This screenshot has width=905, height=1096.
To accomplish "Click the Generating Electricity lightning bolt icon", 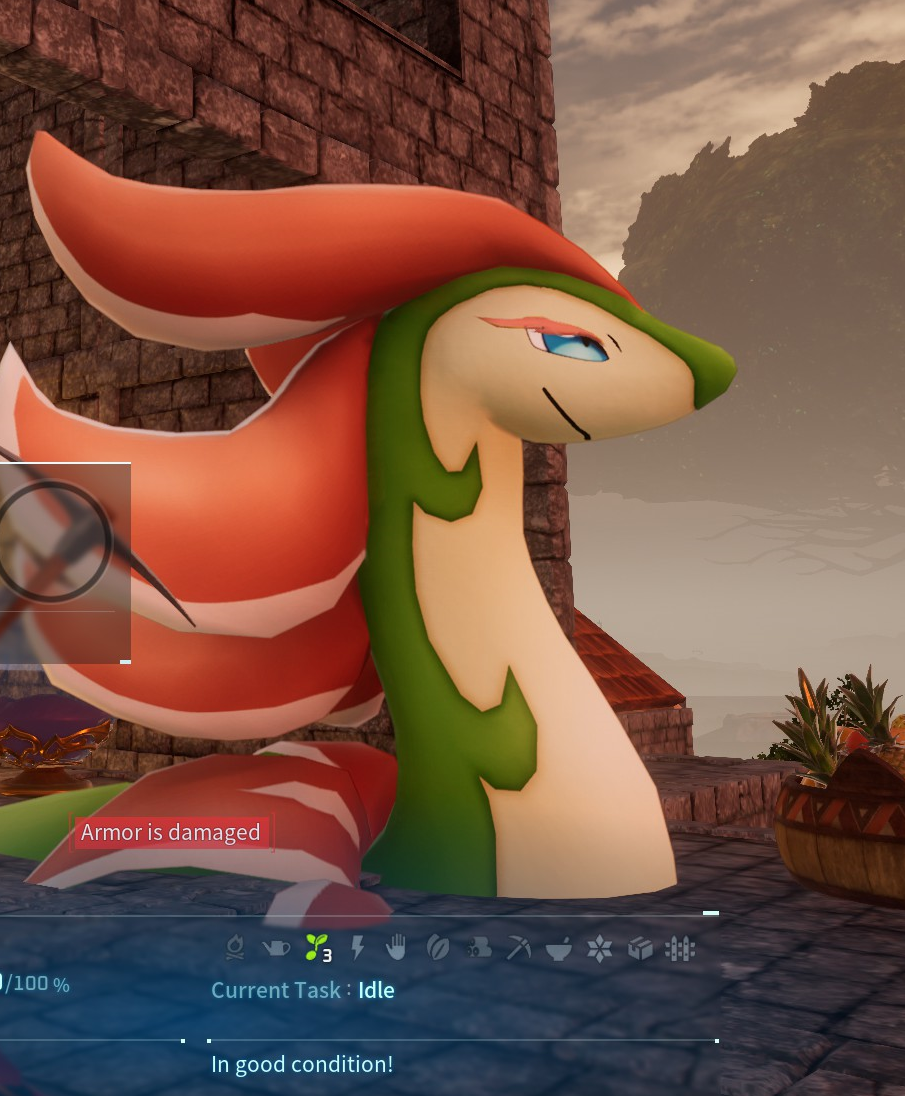I will pos(357,947).
